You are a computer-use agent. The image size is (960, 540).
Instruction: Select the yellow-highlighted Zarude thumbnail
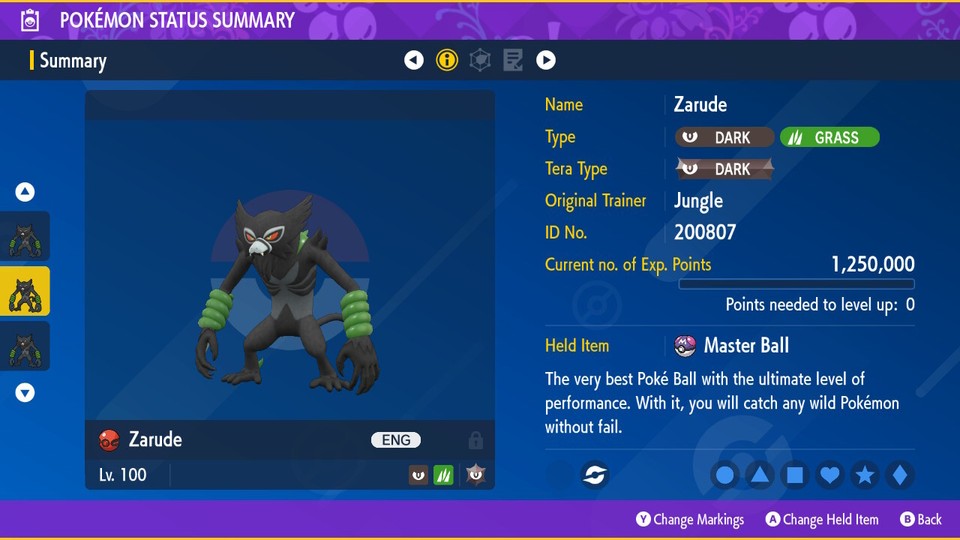pos(25,291)
